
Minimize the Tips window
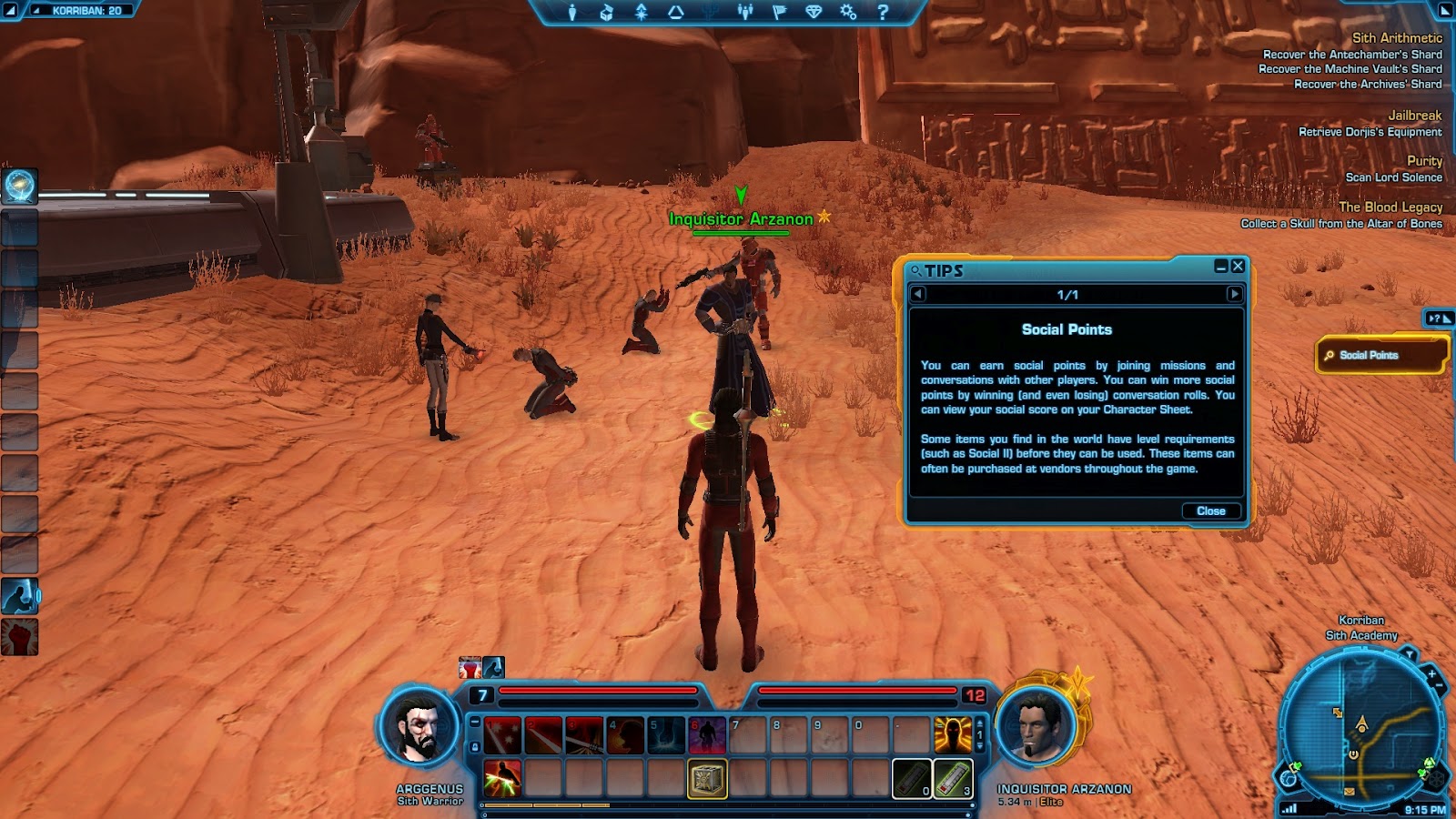1221,266
